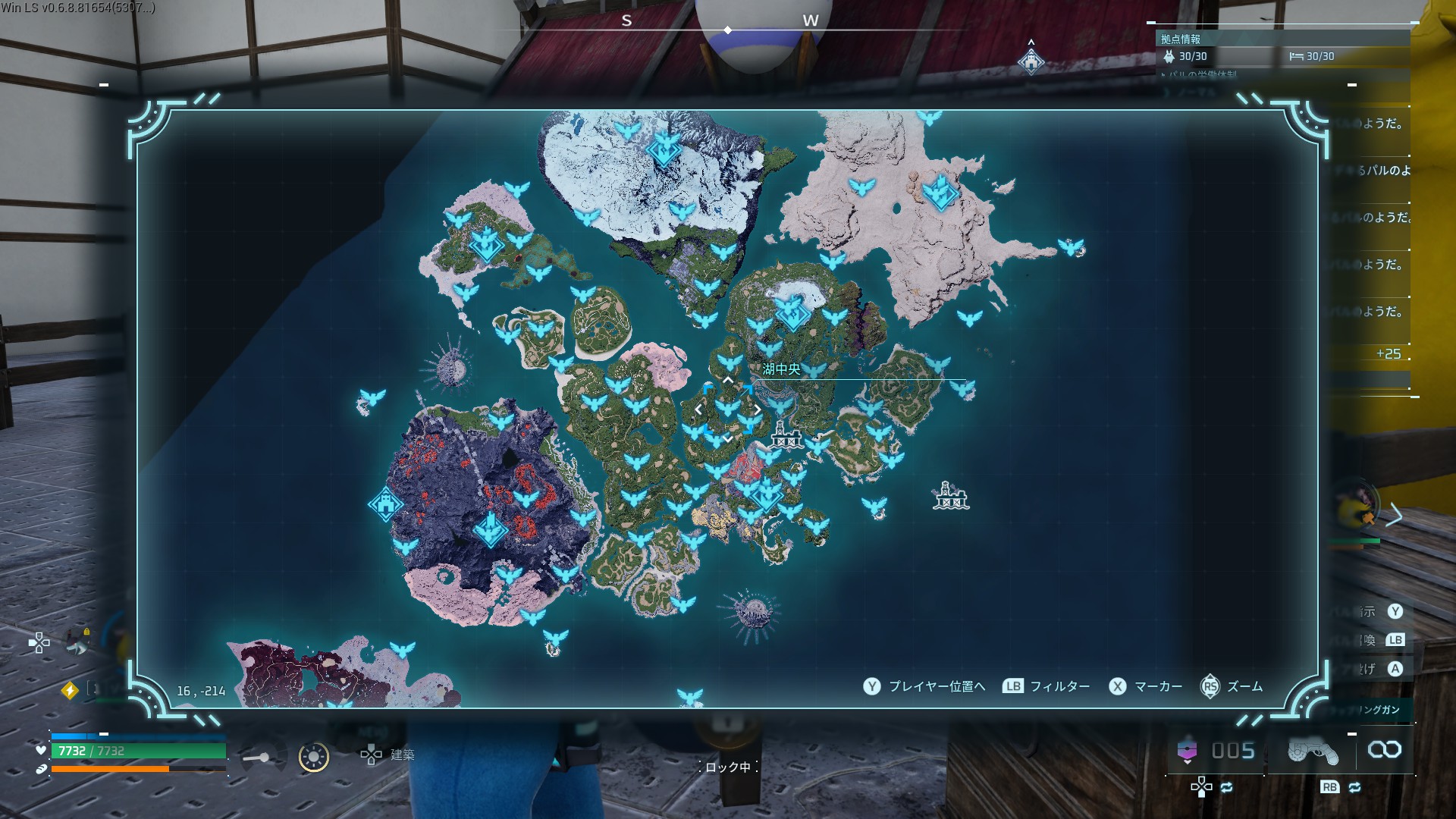Click the tower marker on the northwest island
The image size is (1456, 819).
486,243
